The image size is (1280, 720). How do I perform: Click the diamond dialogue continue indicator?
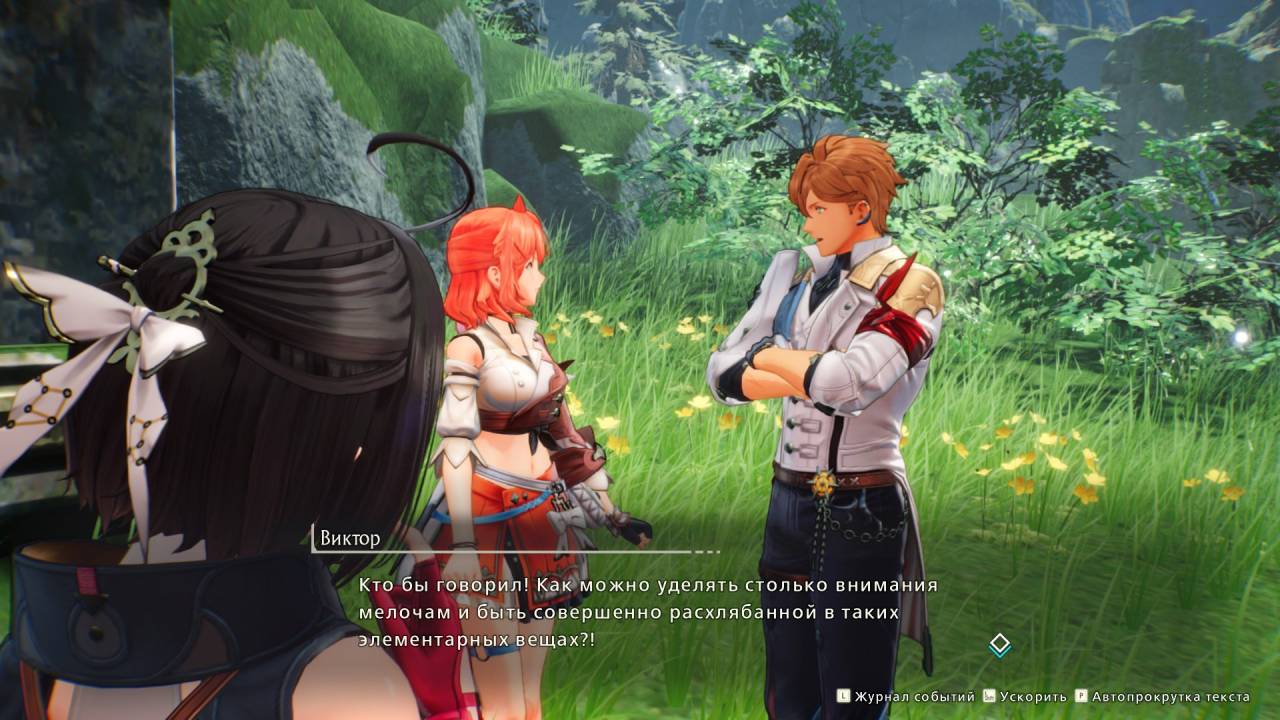click(x=999, y=645)
